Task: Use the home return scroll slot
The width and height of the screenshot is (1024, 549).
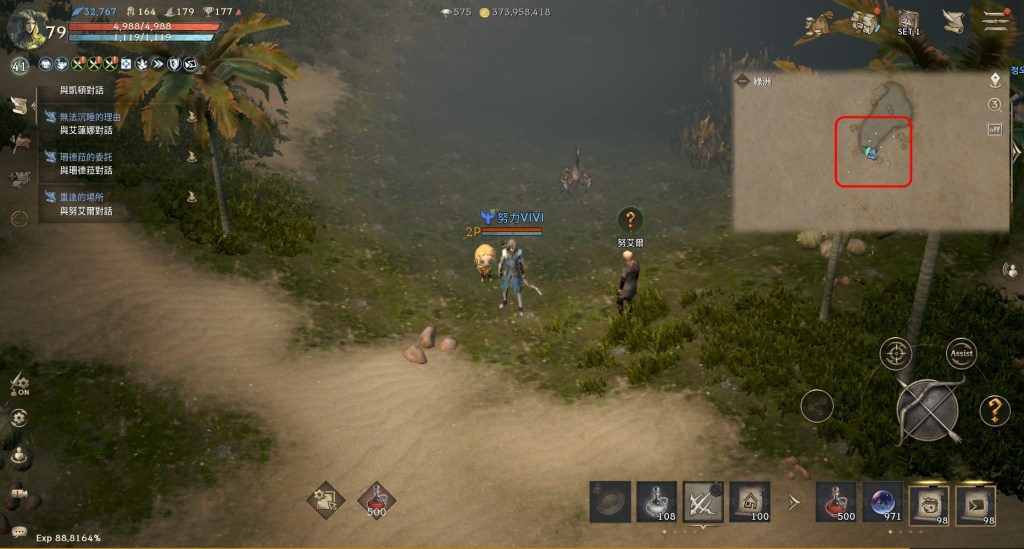Action: 748,501
